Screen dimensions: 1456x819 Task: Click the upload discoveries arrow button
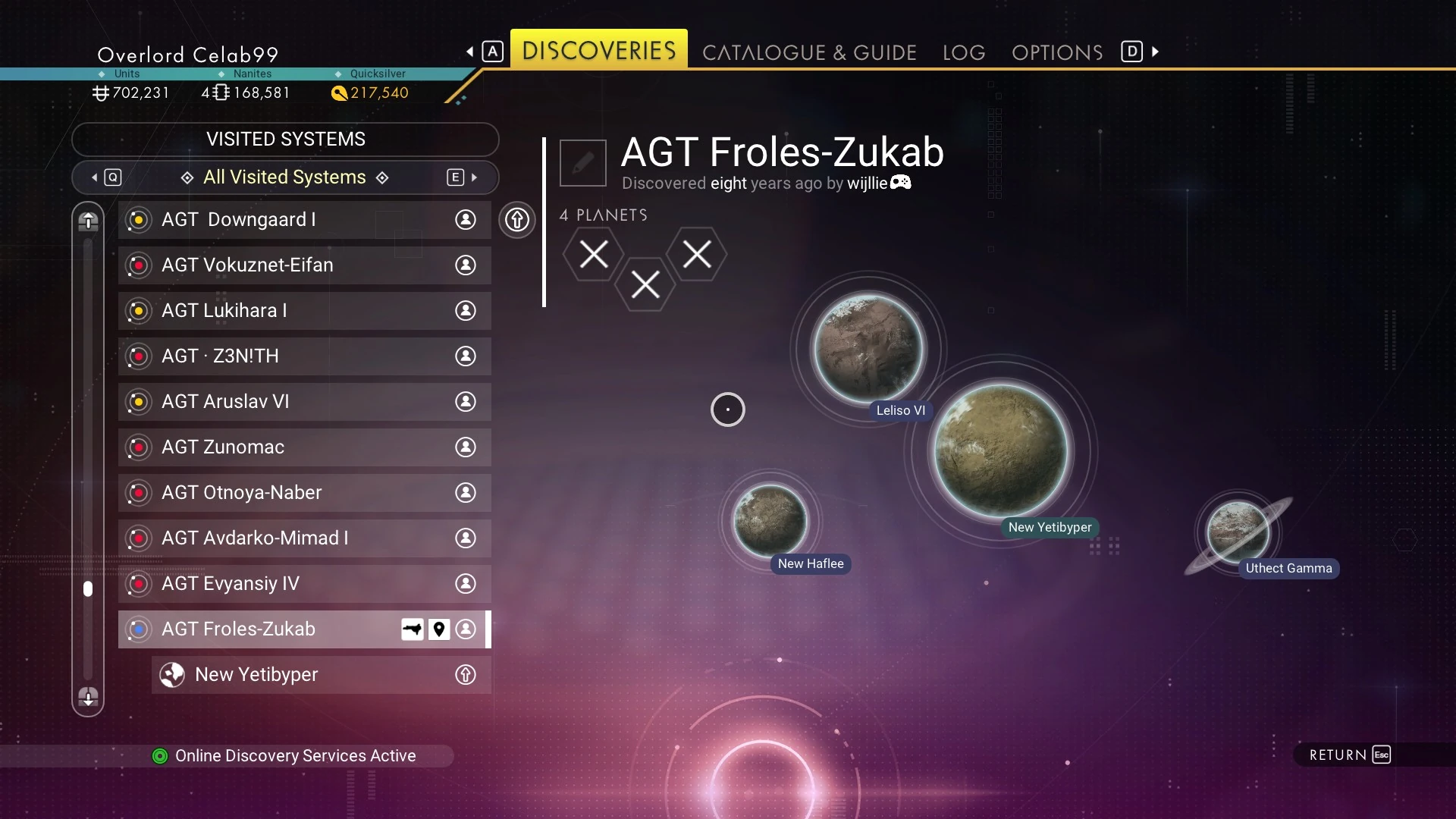(517, 220)
